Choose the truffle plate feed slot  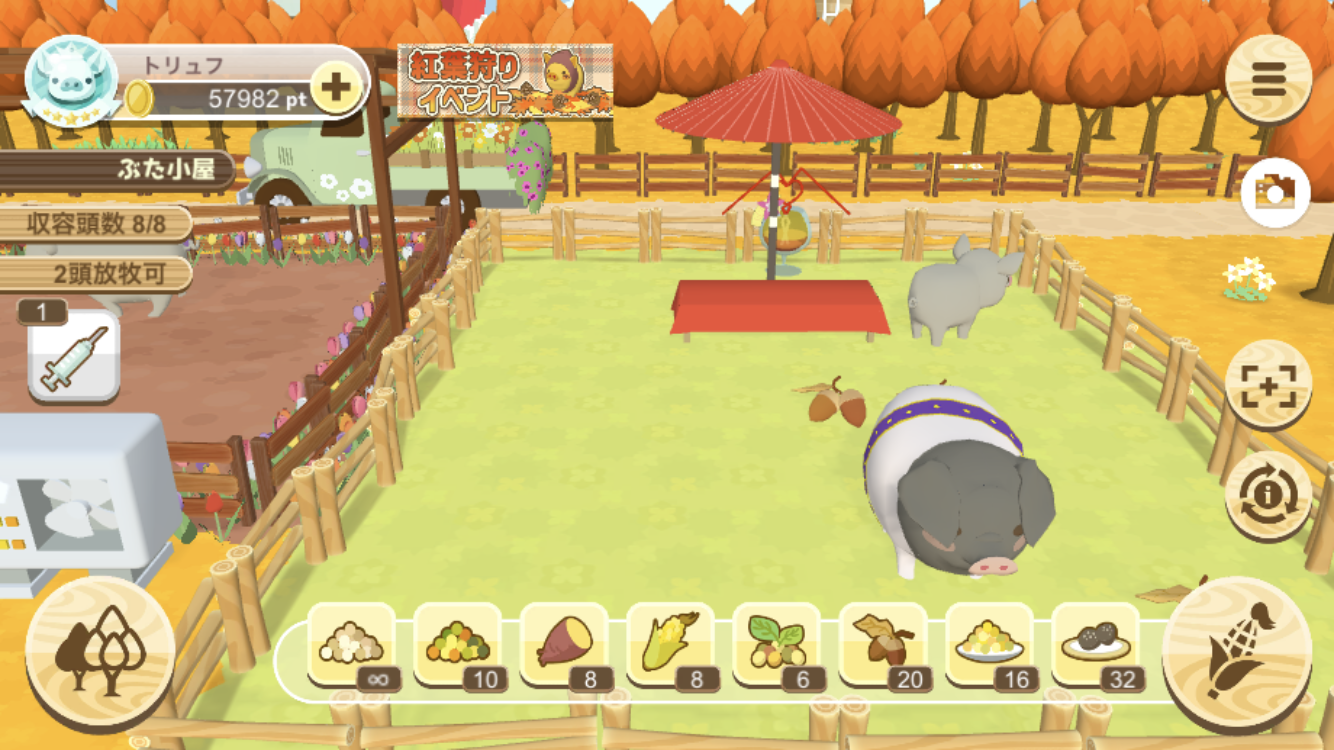point(1096,645)
